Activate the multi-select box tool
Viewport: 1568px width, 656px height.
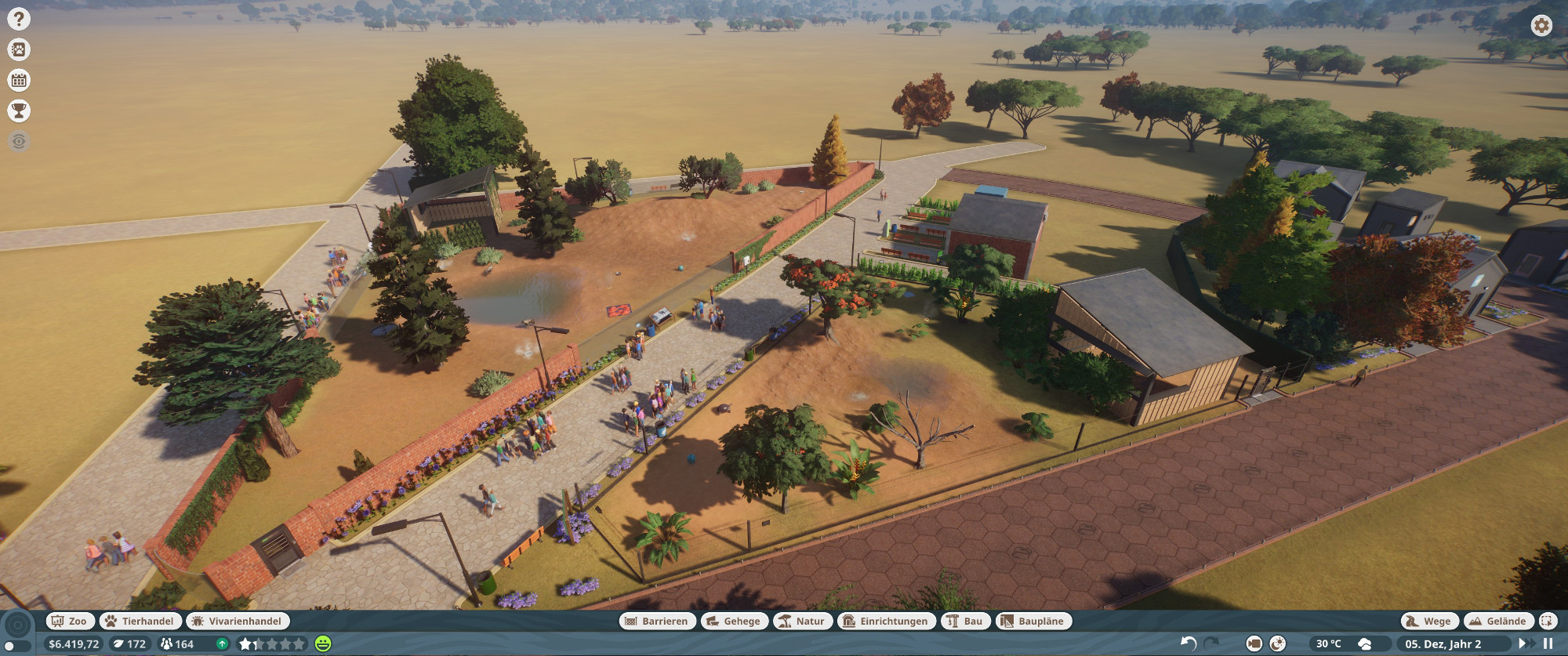1547,621
